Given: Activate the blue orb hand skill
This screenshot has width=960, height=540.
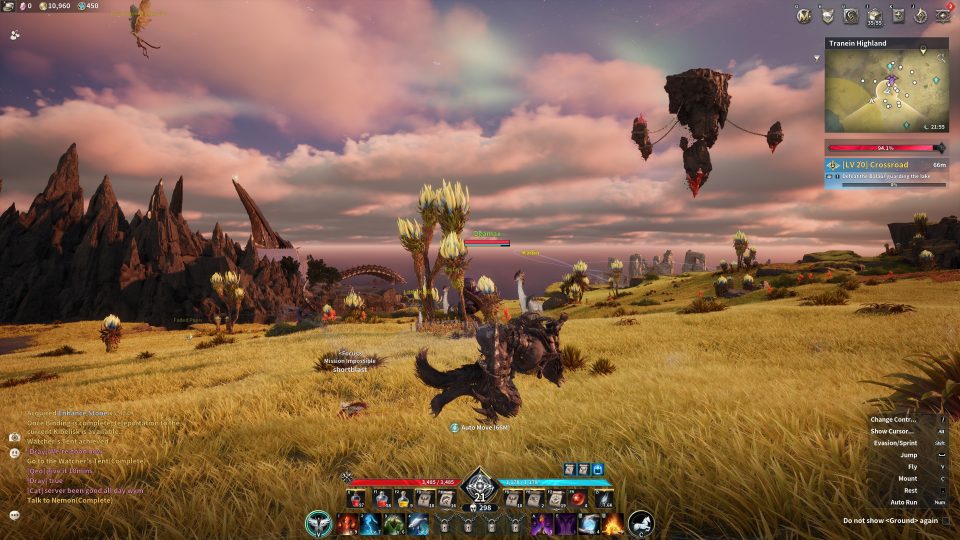Looking at the screenshot, I should [589, 523].
